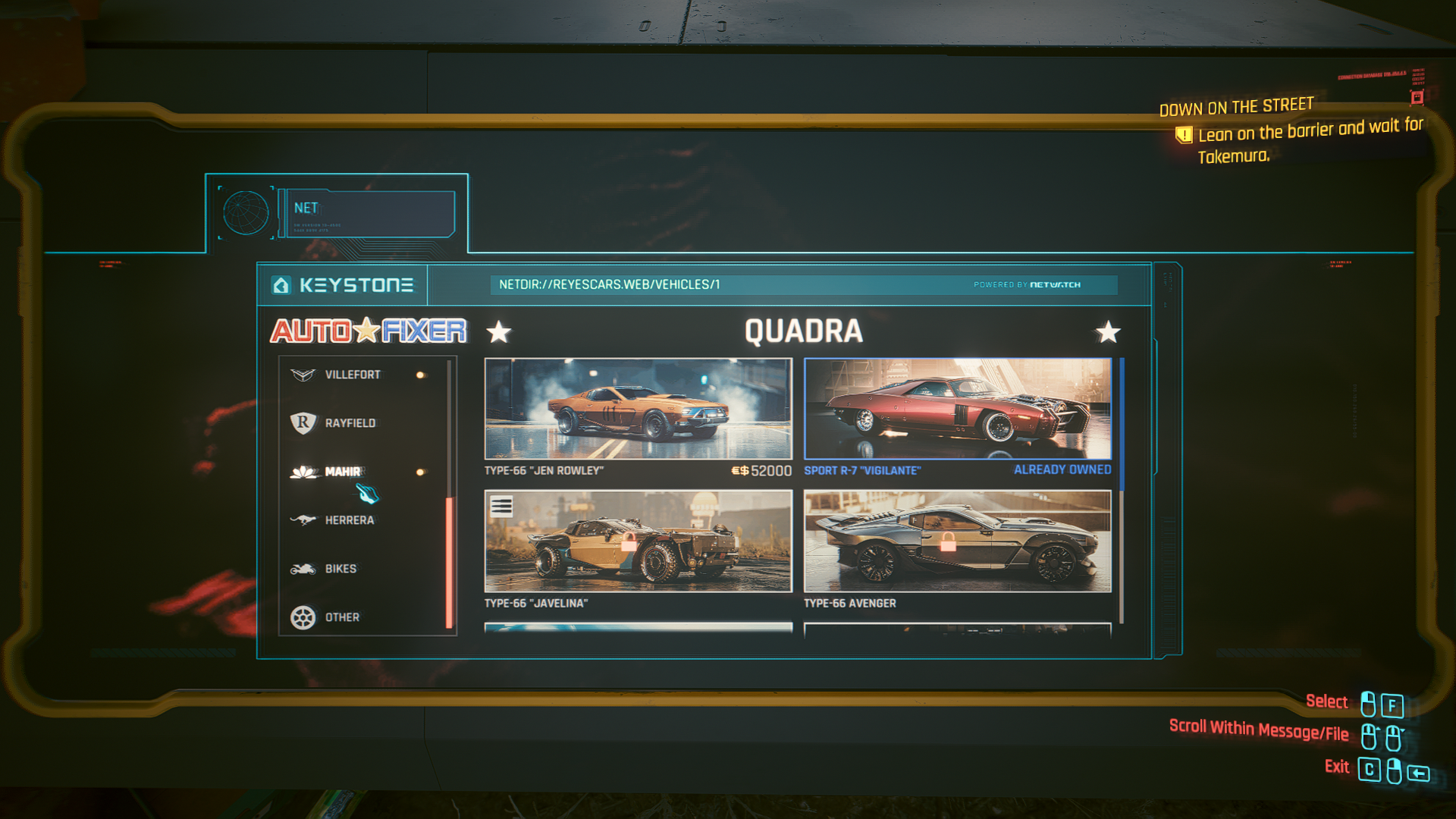The width and height of the screenshot is (1456, 819).
Task: Click the POWERED BY NETWATCH link
Action: tap(1028, 284)
